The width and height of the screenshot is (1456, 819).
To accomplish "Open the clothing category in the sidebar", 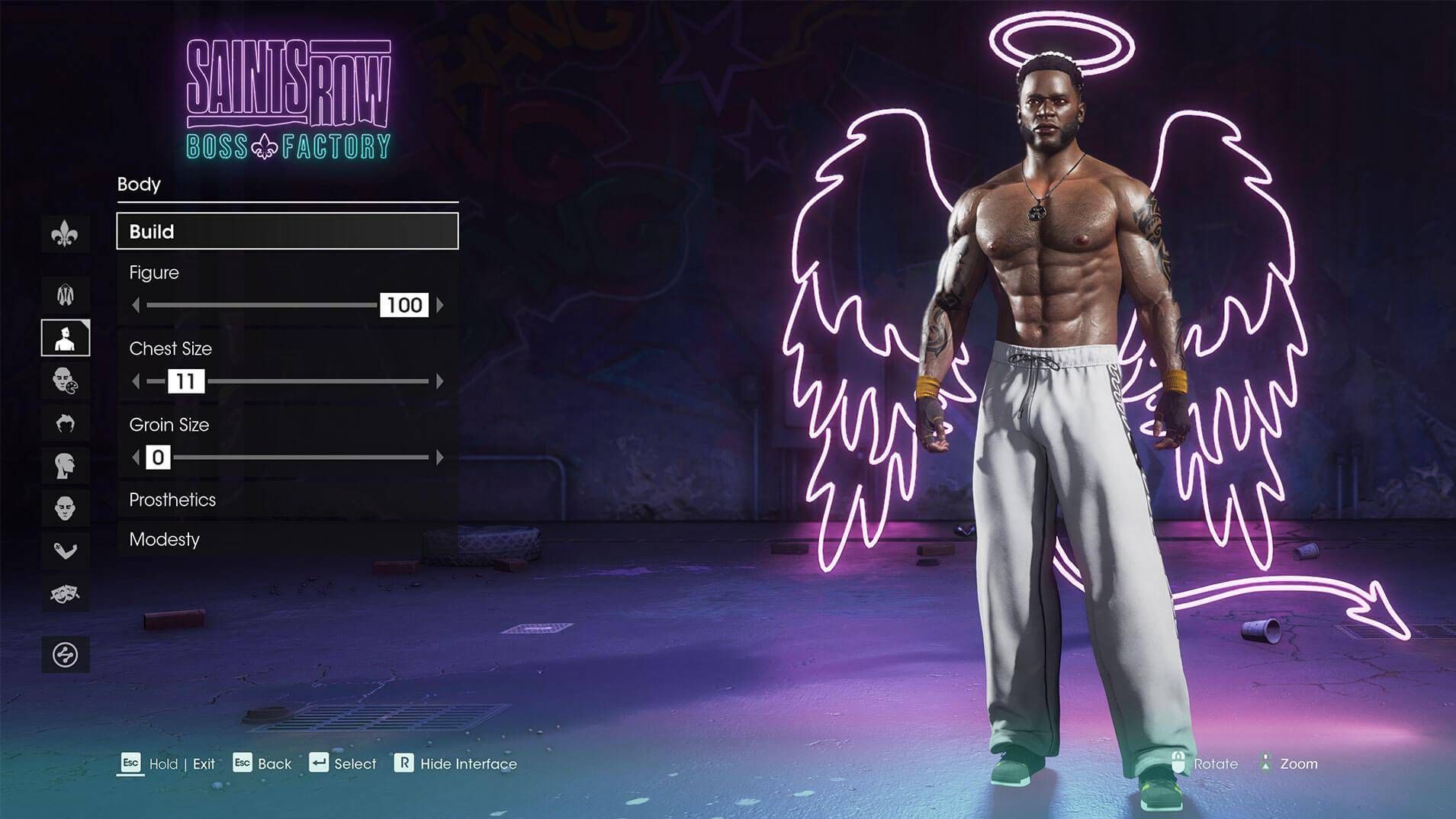I will (66, 294).
